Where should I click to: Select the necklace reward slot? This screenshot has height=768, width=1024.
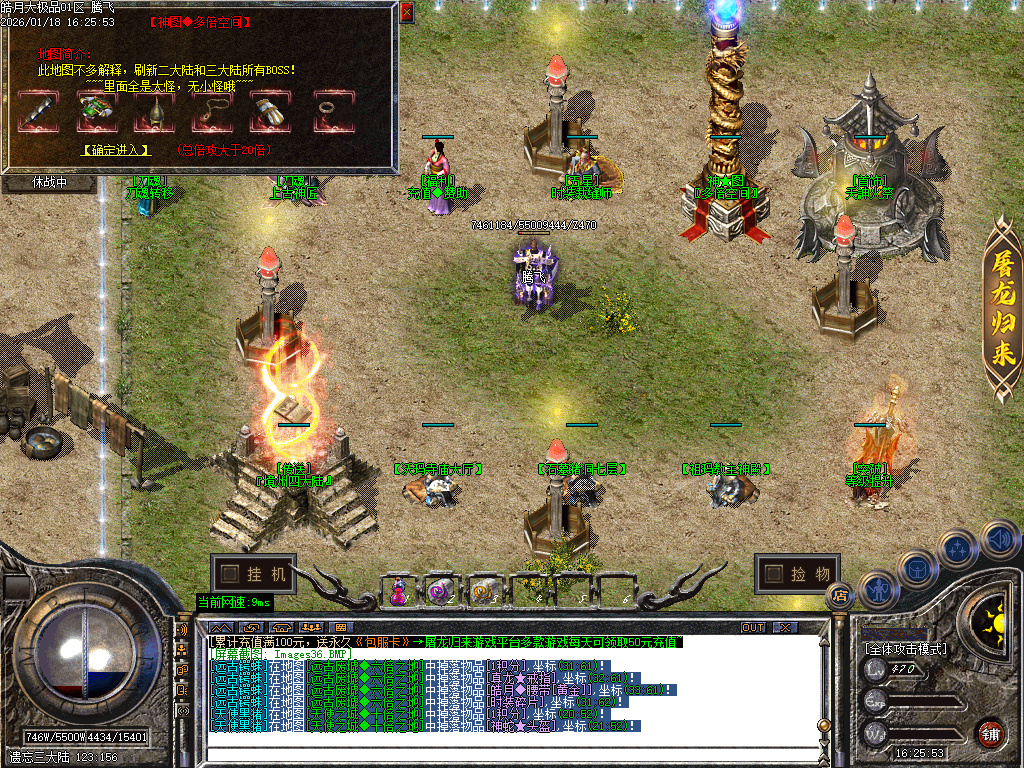pyautogui.click(x=211, y=111)
